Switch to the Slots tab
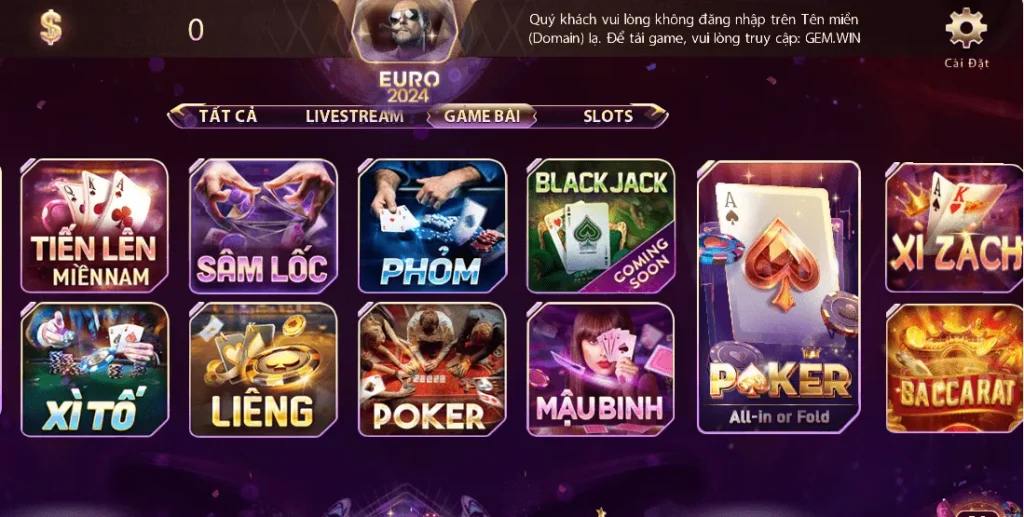The image size is (1024, 517). (608, 116)
